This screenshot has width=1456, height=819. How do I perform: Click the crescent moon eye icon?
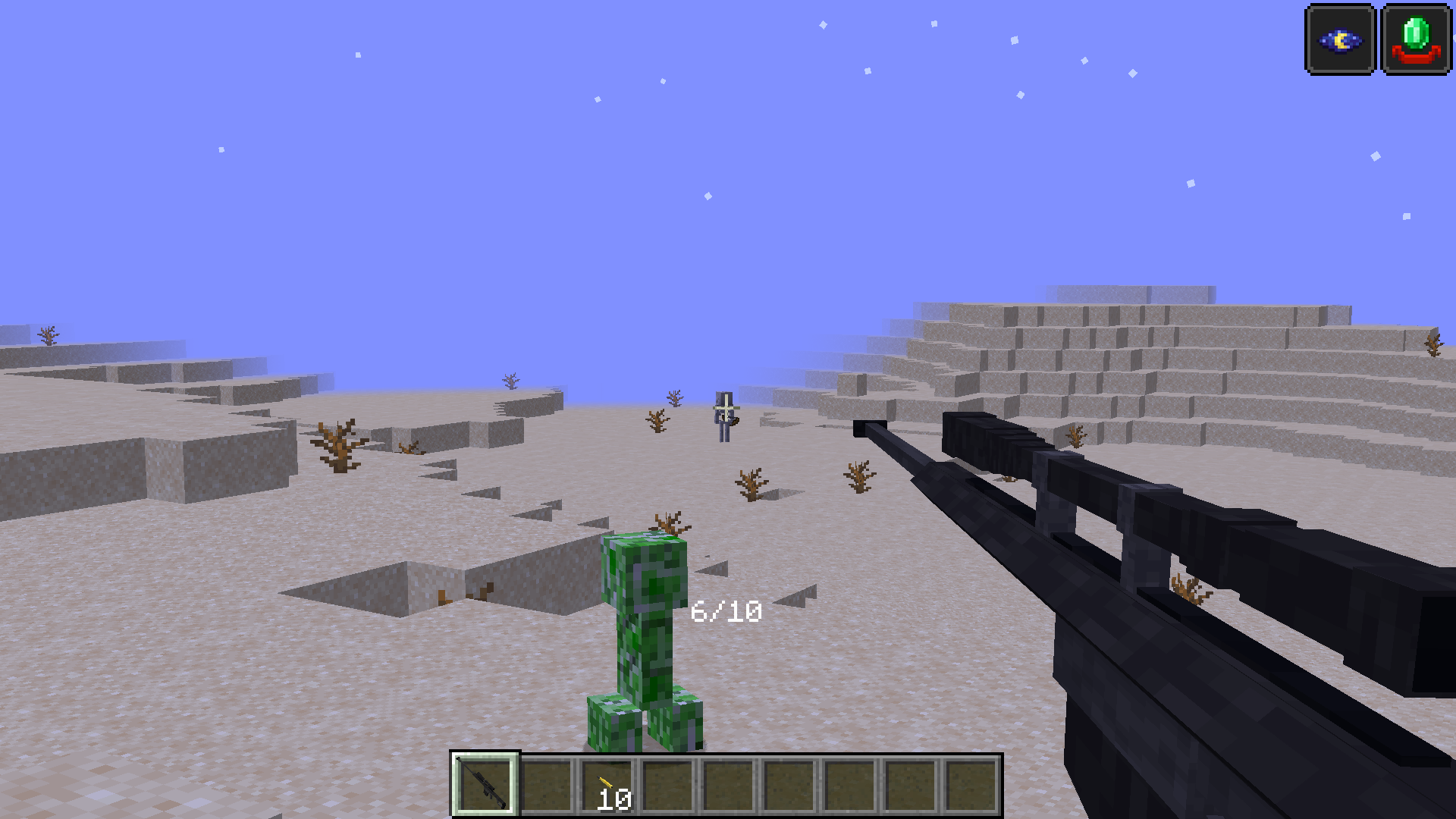(x=1340, y=40)
